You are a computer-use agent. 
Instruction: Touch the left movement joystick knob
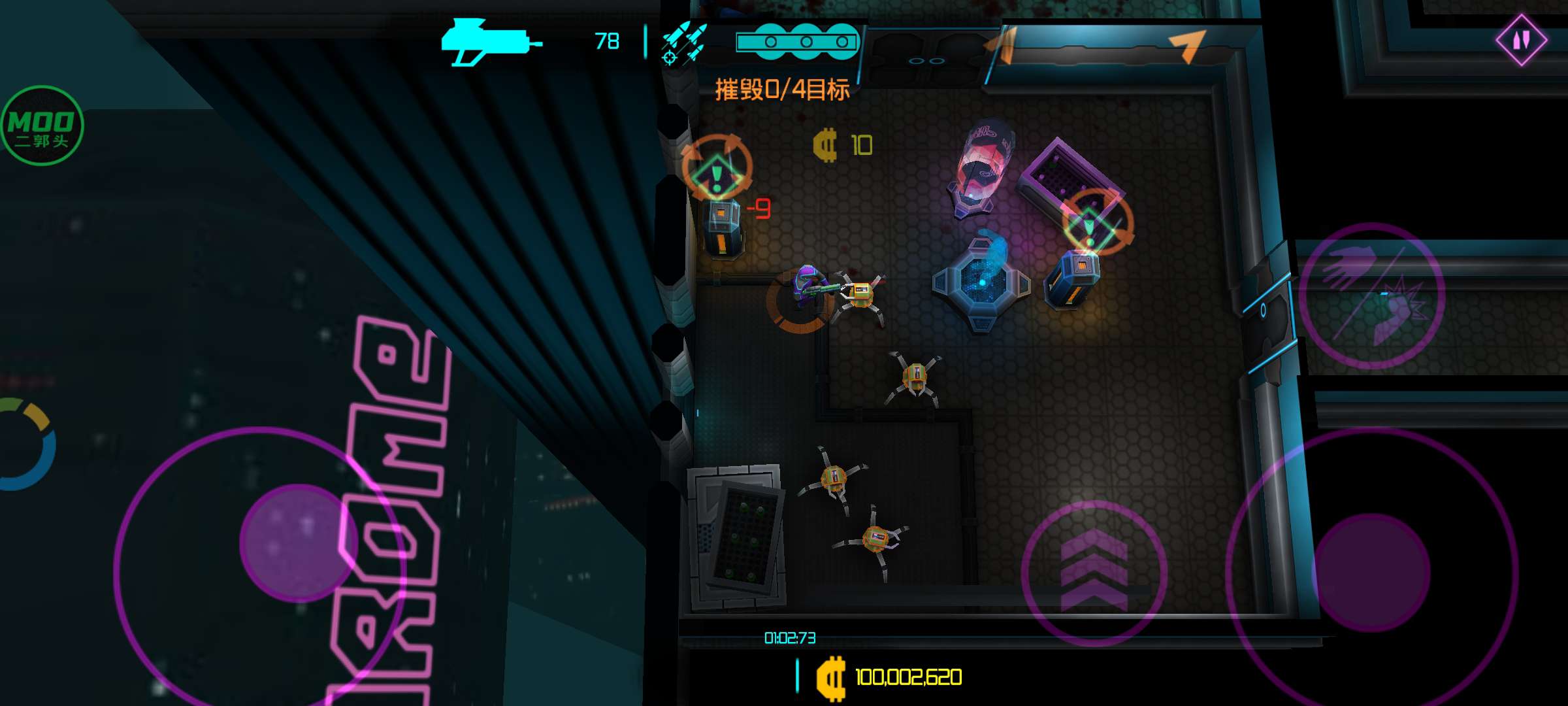[298, 543]
